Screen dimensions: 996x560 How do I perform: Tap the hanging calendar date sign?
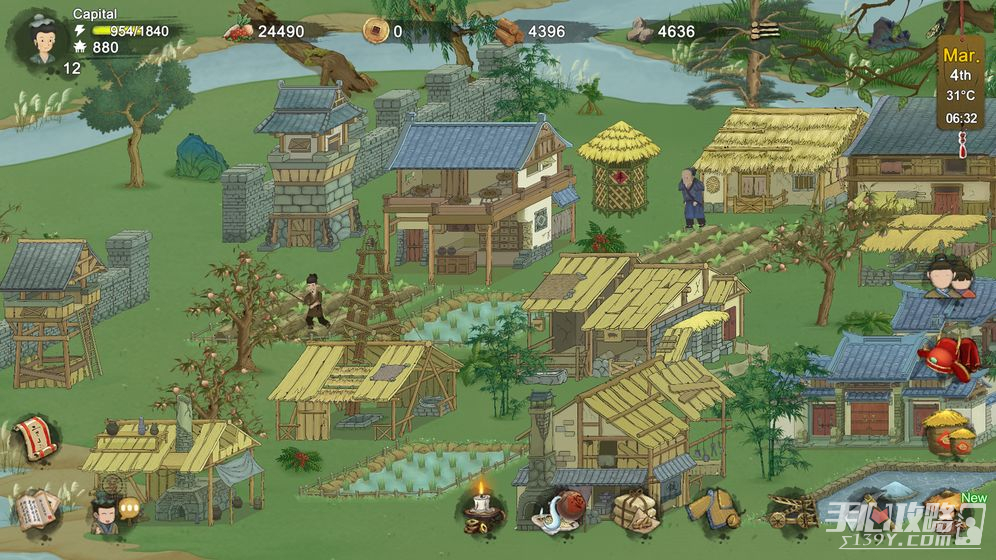(961, 84)
